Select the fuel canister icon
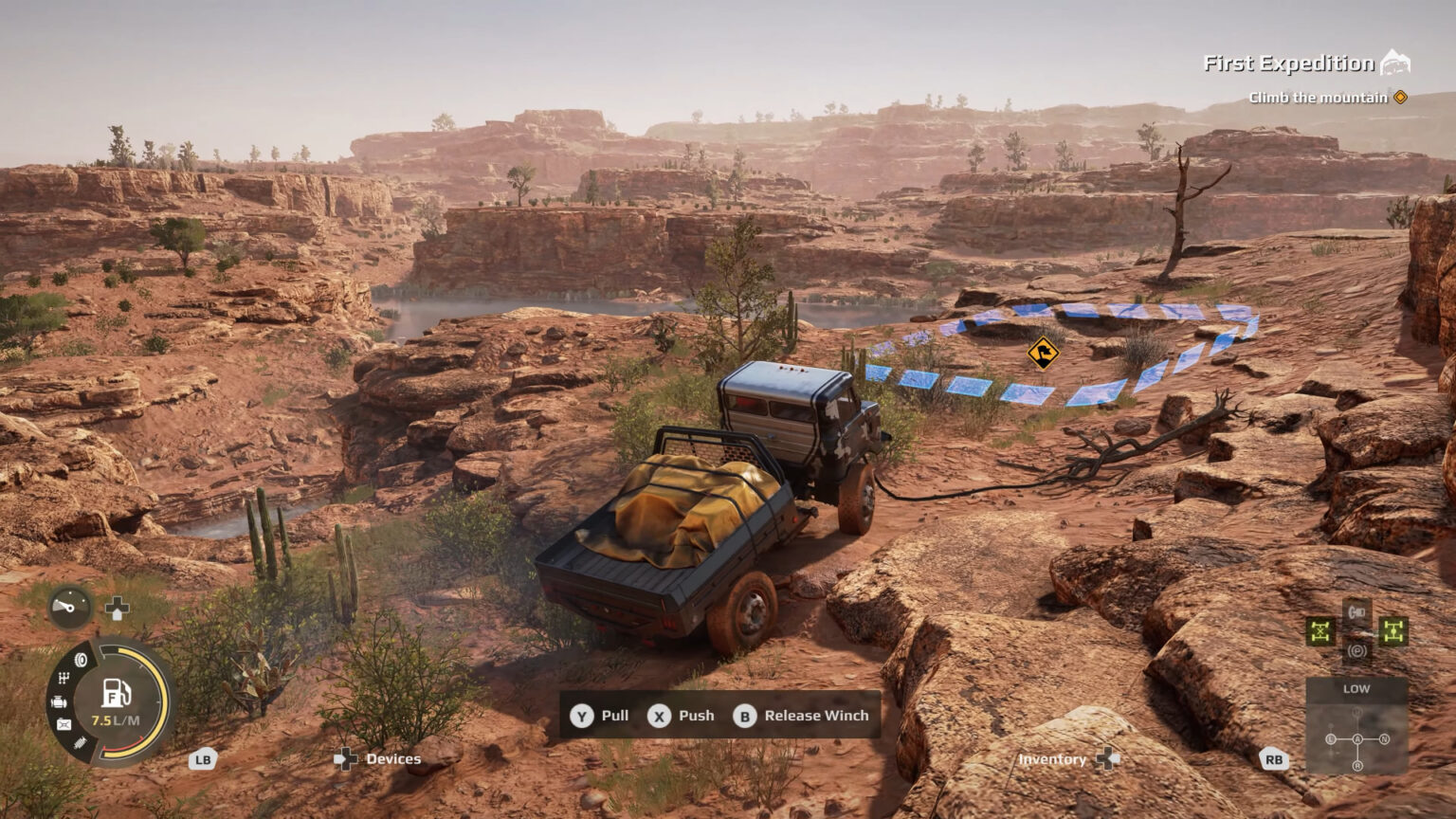Viewport: 1456px width, 819px height. pyautogui.click(x=64, y=722)
